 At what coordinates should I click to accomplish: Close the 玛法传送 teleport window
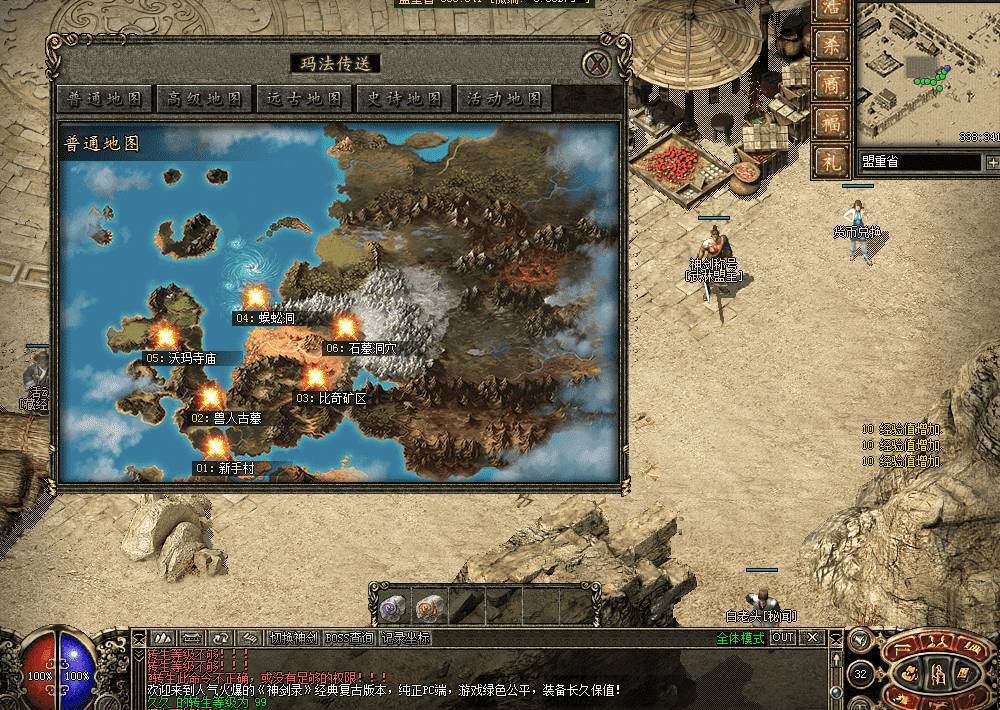coord(597,64)
